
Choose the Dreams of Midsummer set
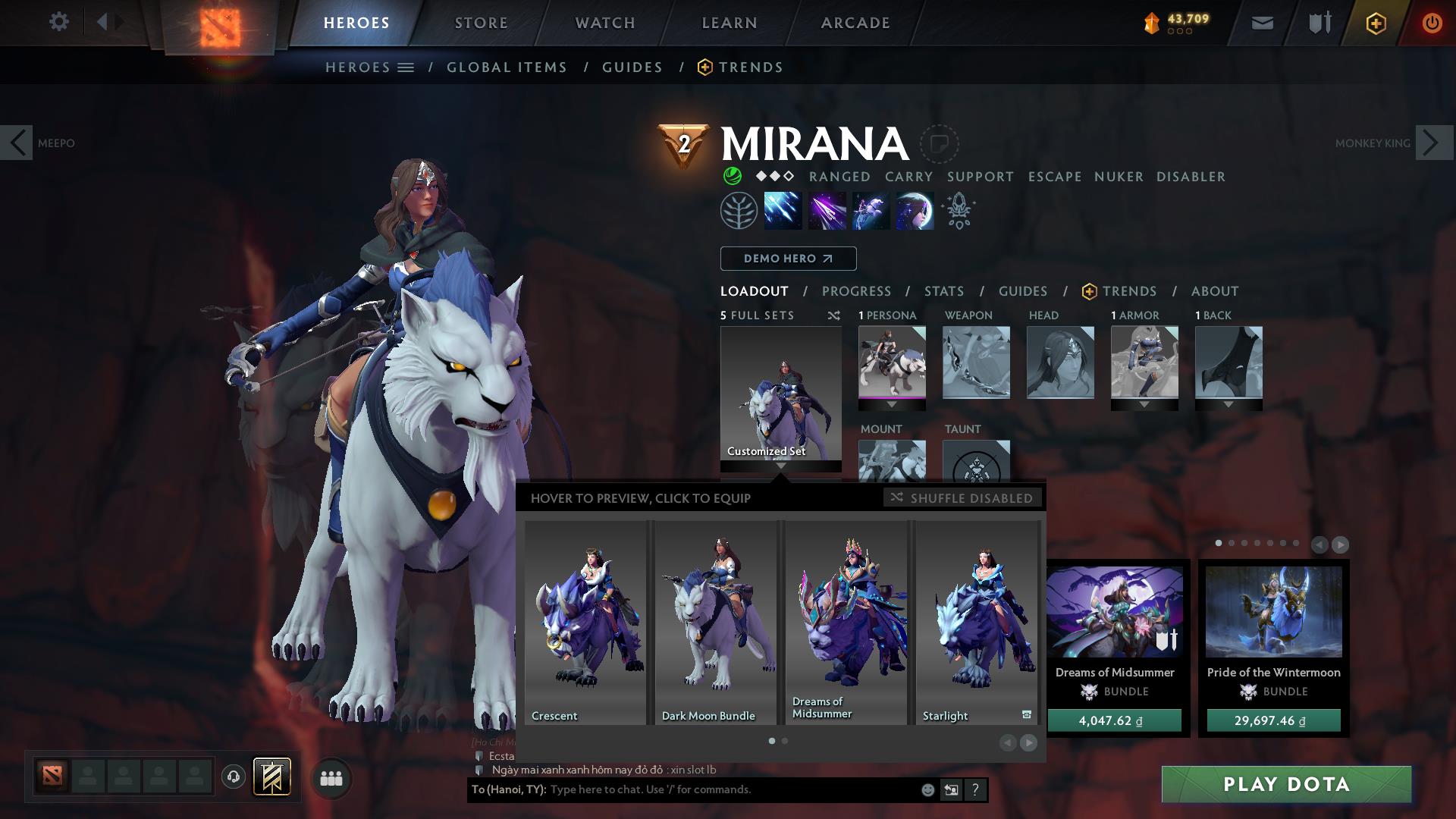pyautogui.click(x=846, y=622)
